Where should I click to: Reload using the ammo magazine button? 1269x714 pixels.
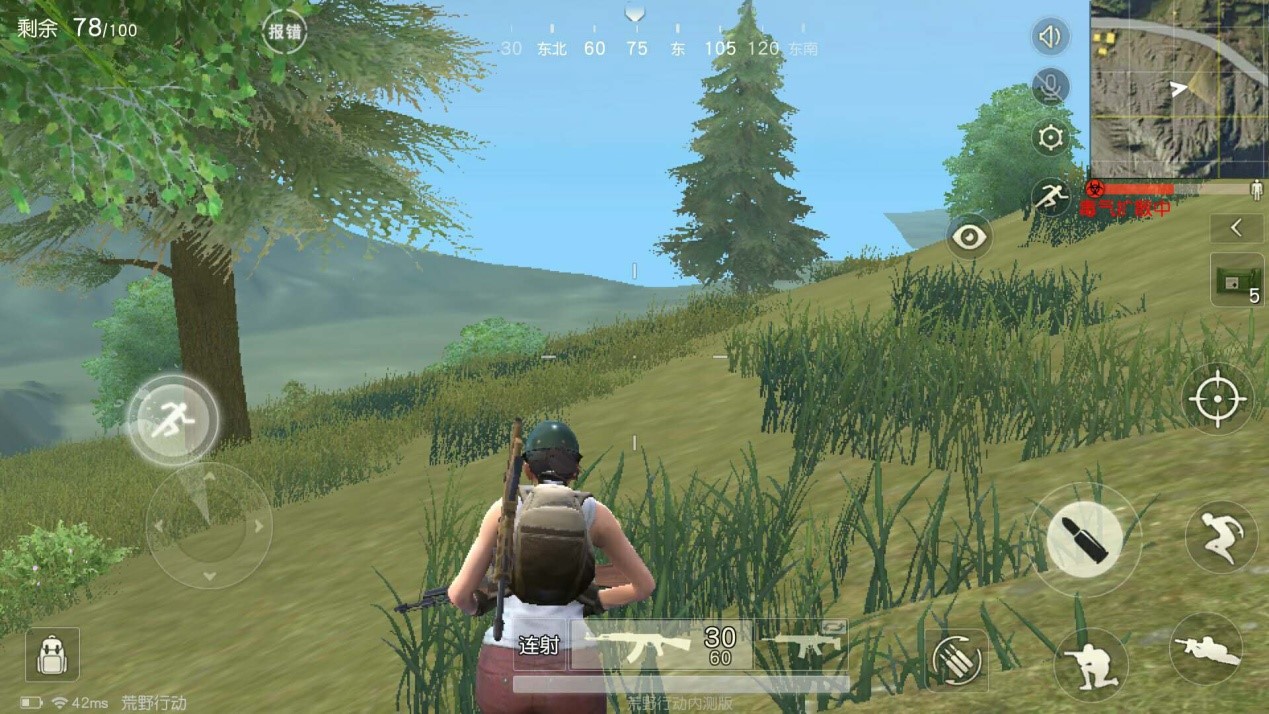956,661
